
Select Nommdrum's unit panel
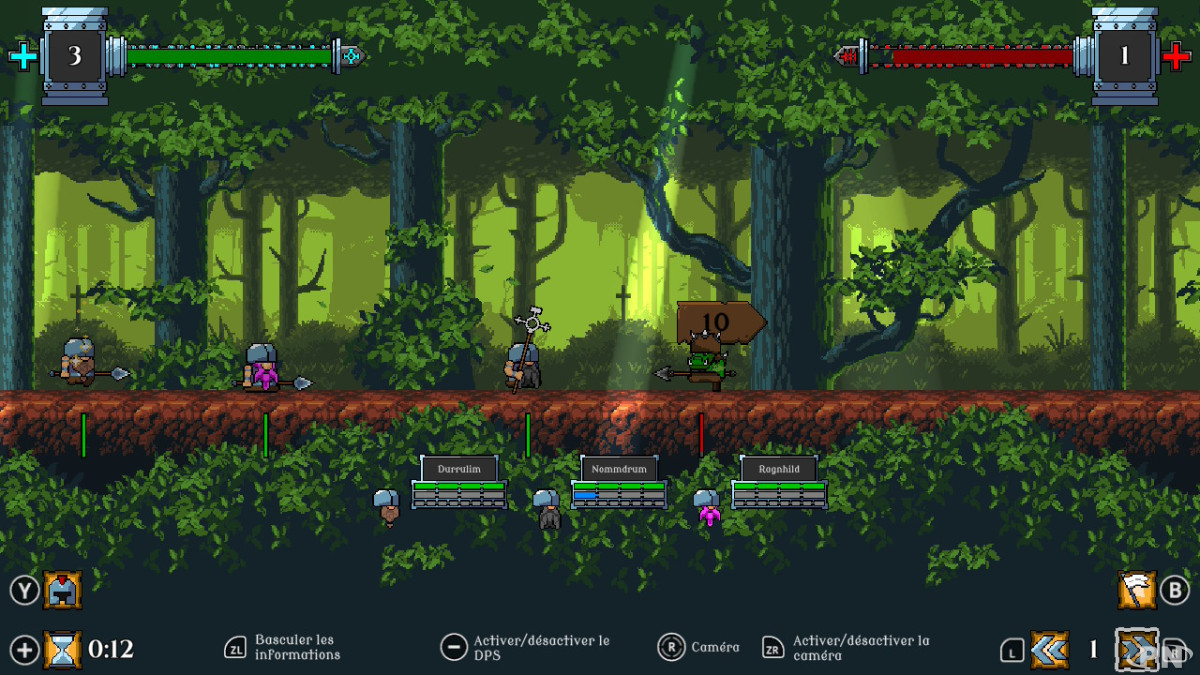[x=618, y=482]
